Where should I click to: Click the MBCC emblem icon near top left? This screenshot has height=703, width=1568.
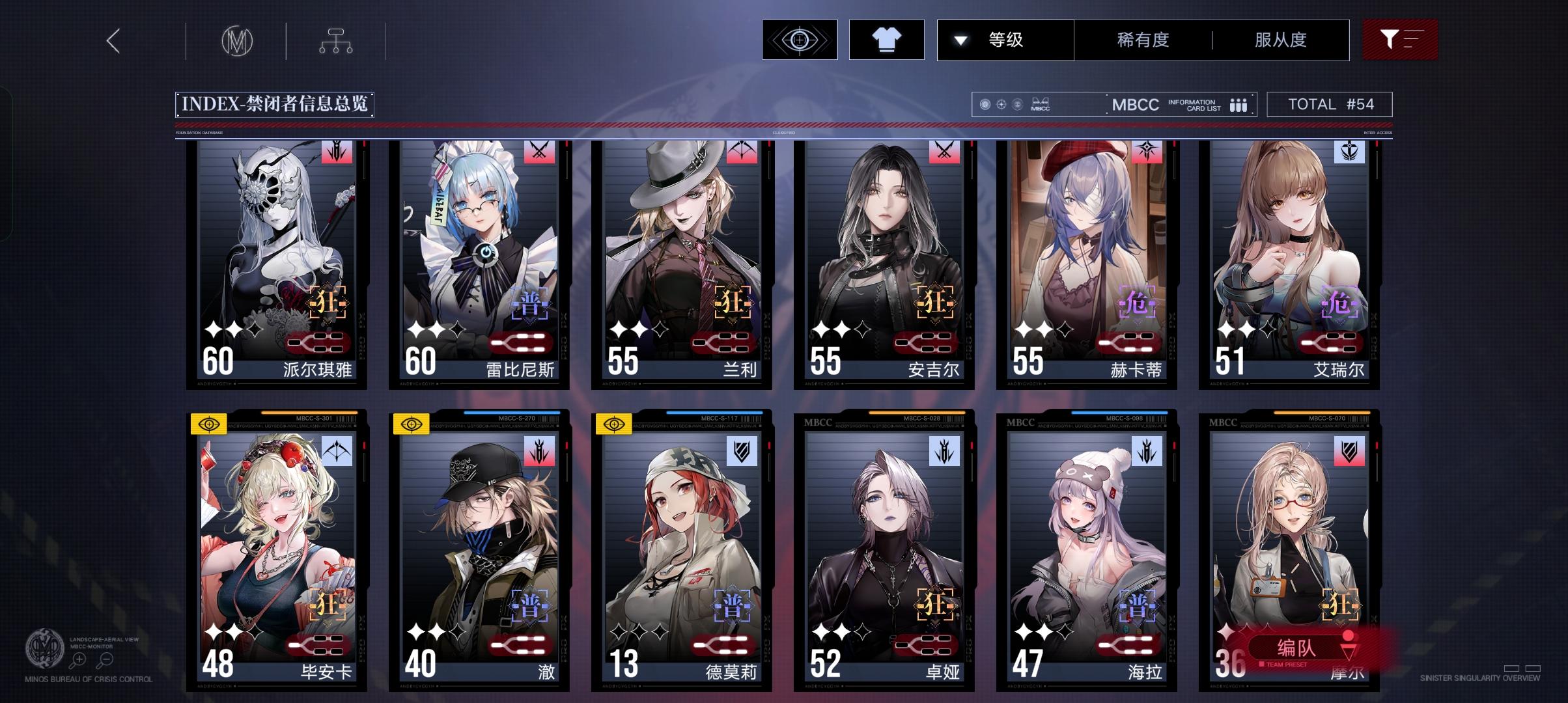pyautogui.click(x=236, y=40)
